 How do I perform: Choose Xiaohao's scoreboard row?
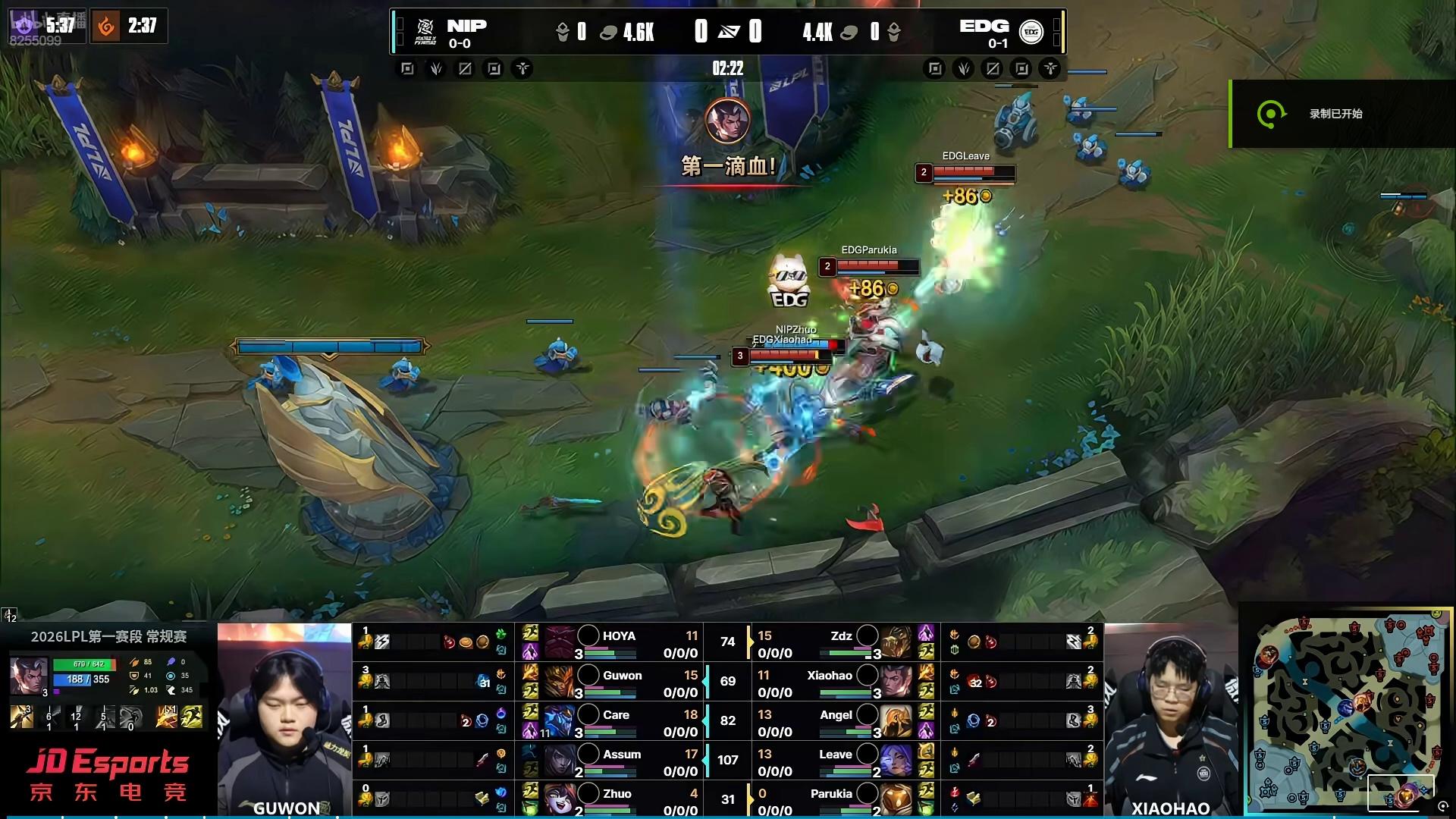842,682
